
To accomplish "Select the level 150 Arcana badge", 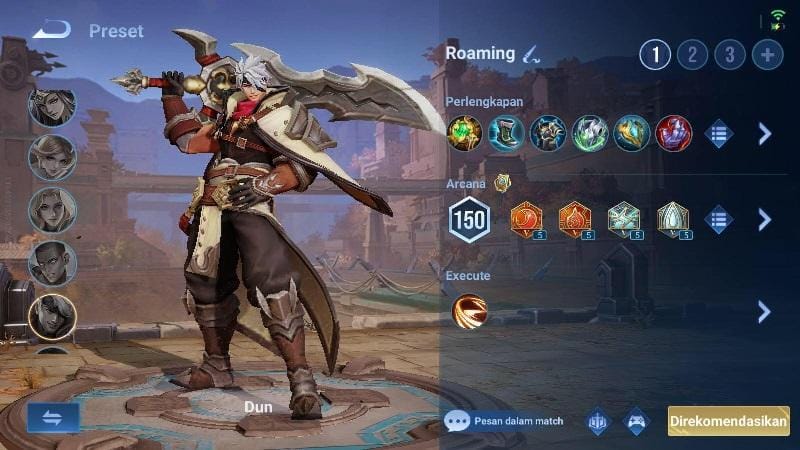I will [x=469, y=220].
